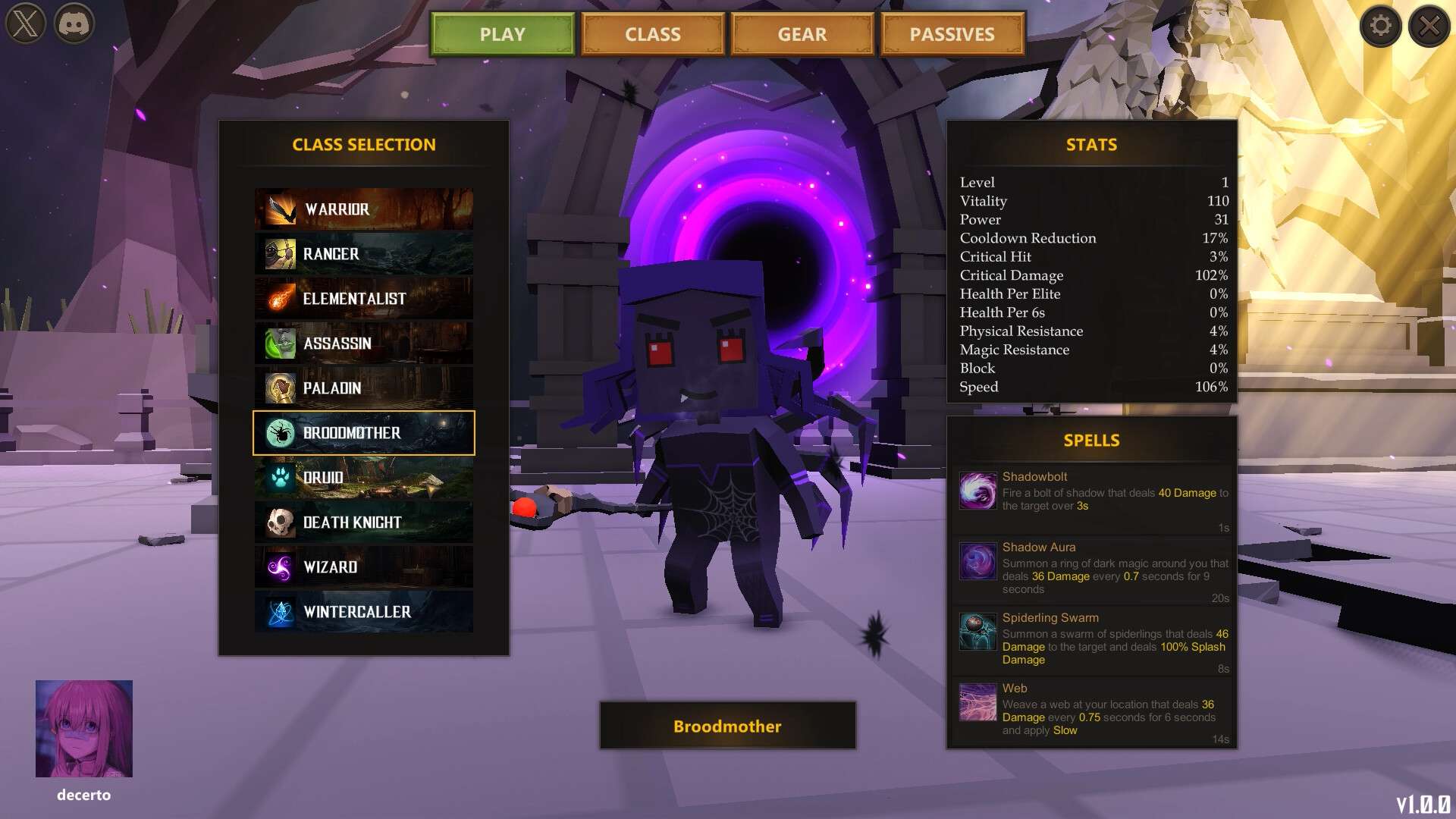The height and width of the screenshot is (819, 1456).
Task: Show the PASSIVES tab
Action: coord(952,34)
